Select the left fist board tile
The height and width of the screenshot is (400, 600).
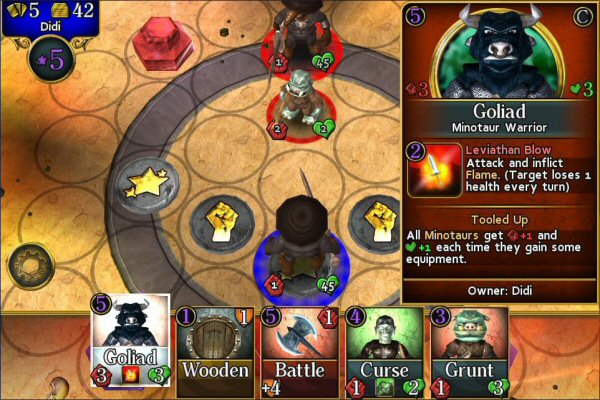tap(222, 220)
